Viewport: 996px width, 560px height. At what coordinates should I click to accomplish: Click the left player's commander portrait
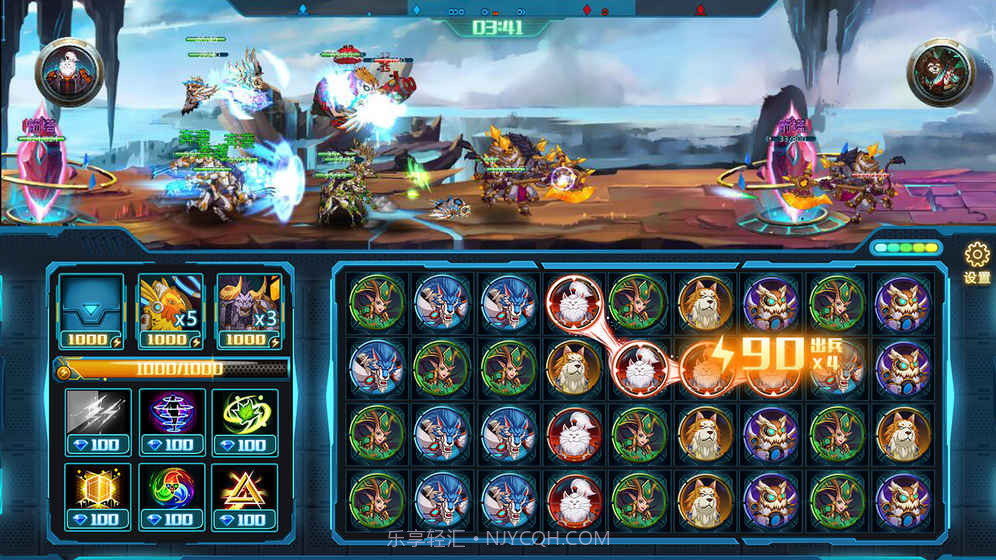click(x=70, y=72)
